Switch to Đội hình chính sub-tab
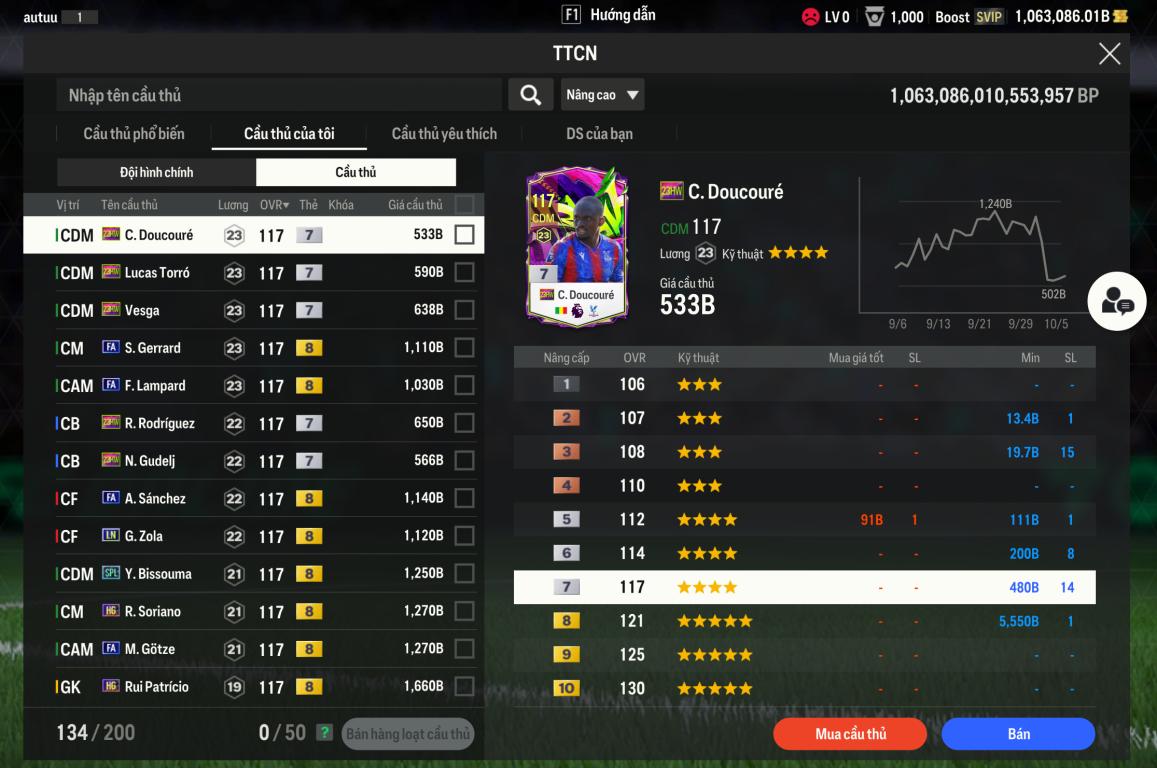This screenshot has height=768, width=1157. tap(157, 172)
